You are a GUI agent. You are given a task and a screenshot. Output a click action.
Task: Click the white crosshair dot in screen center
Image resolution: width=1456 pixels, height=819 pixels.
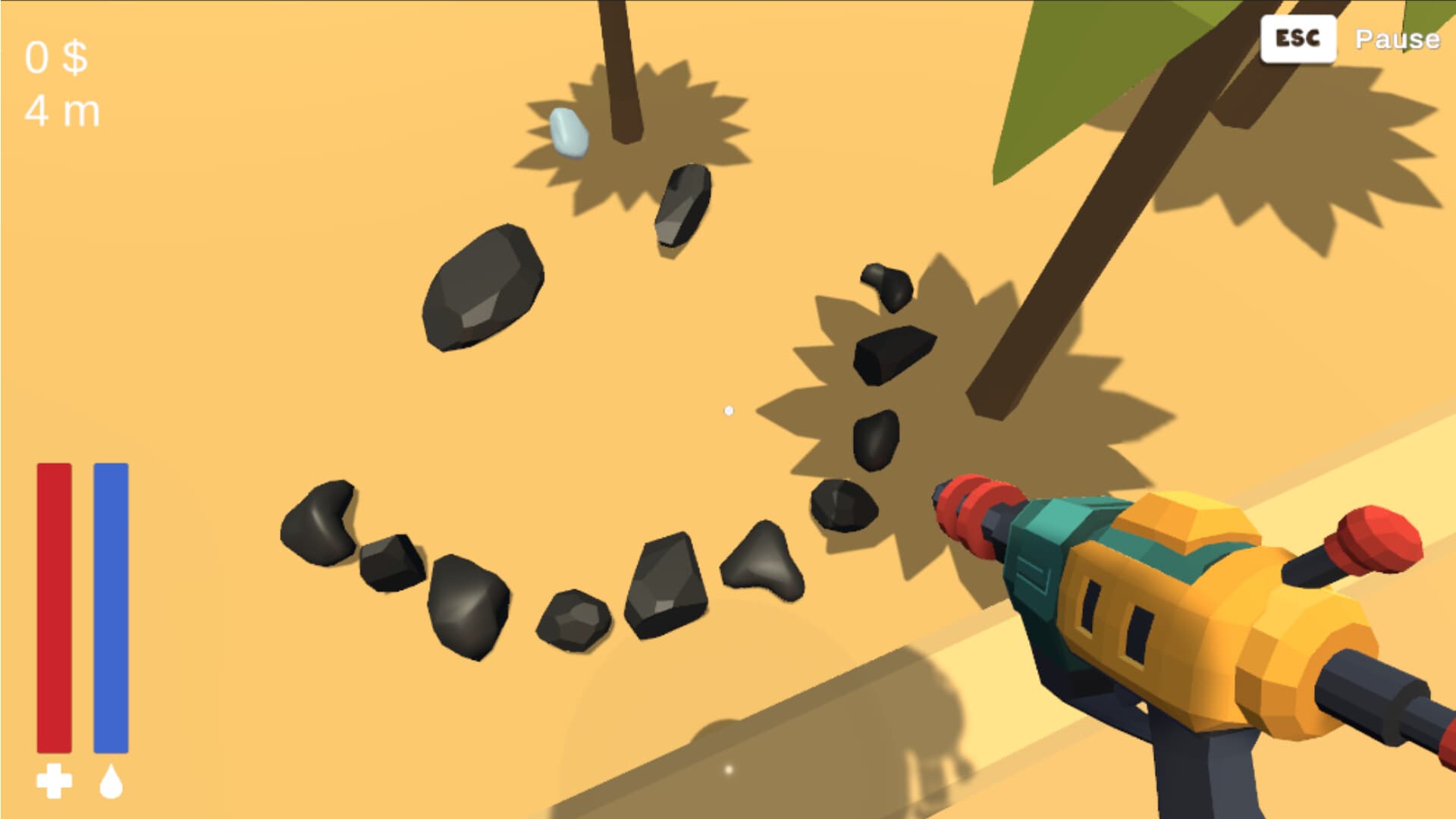point(730,409)
